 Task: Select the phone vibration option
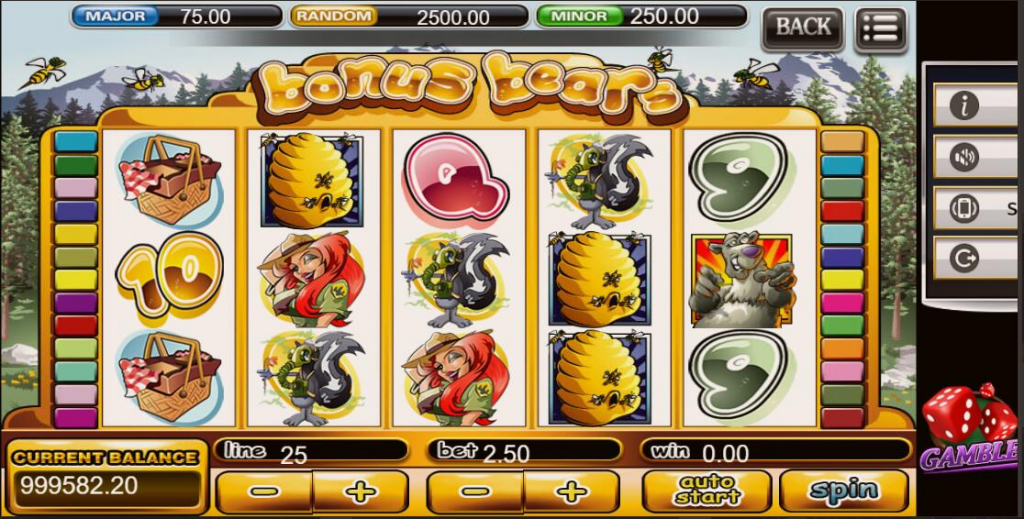pyautogui.click(x=964, y=208)
